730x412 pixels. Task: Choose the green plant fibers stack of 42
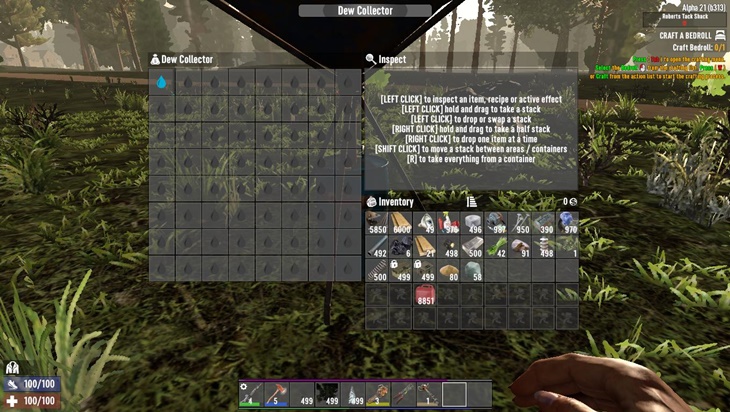click(497, 246)
